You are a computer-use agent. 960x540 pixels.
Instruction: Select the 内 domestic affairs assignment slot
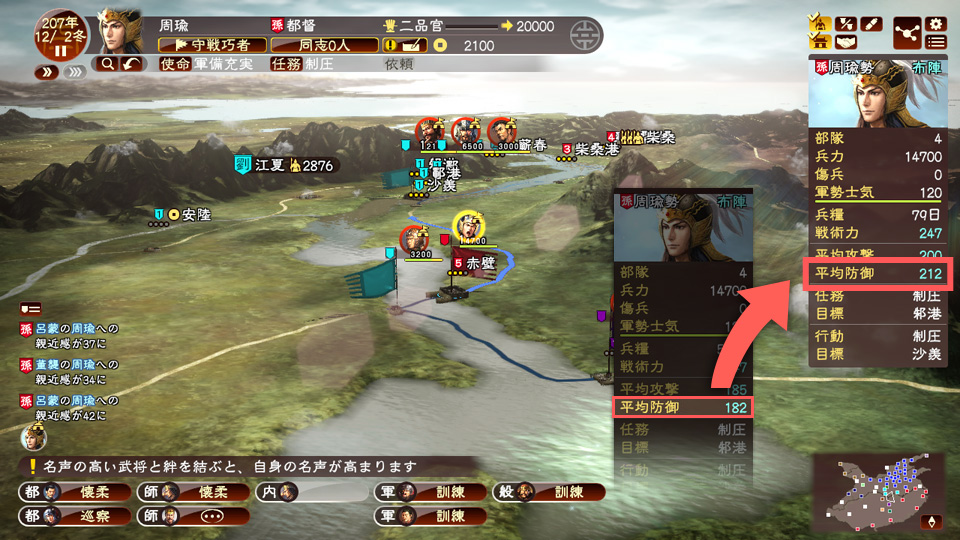[312, 492]
